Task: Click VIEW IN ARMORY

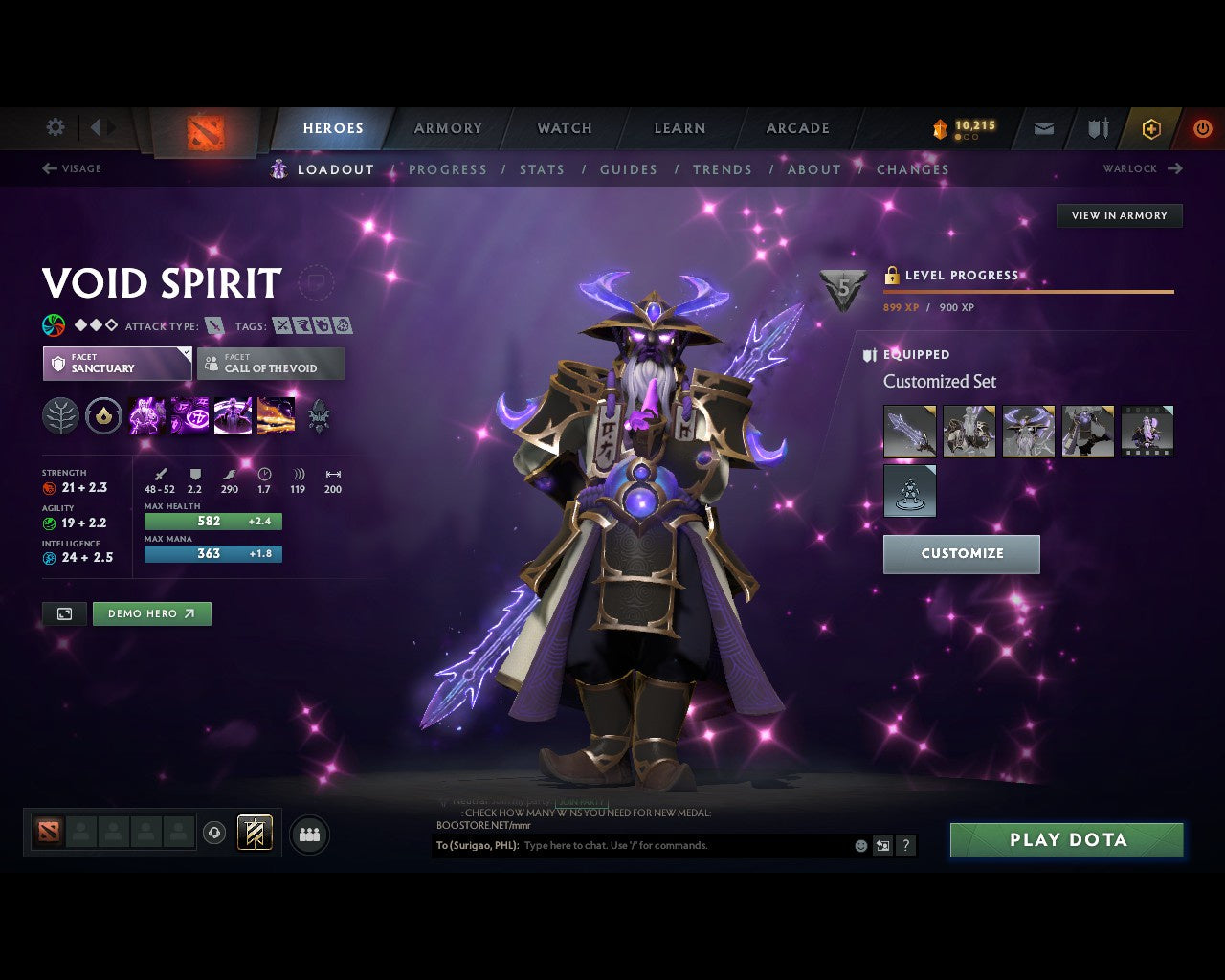Action: (x=1119, y=215)
